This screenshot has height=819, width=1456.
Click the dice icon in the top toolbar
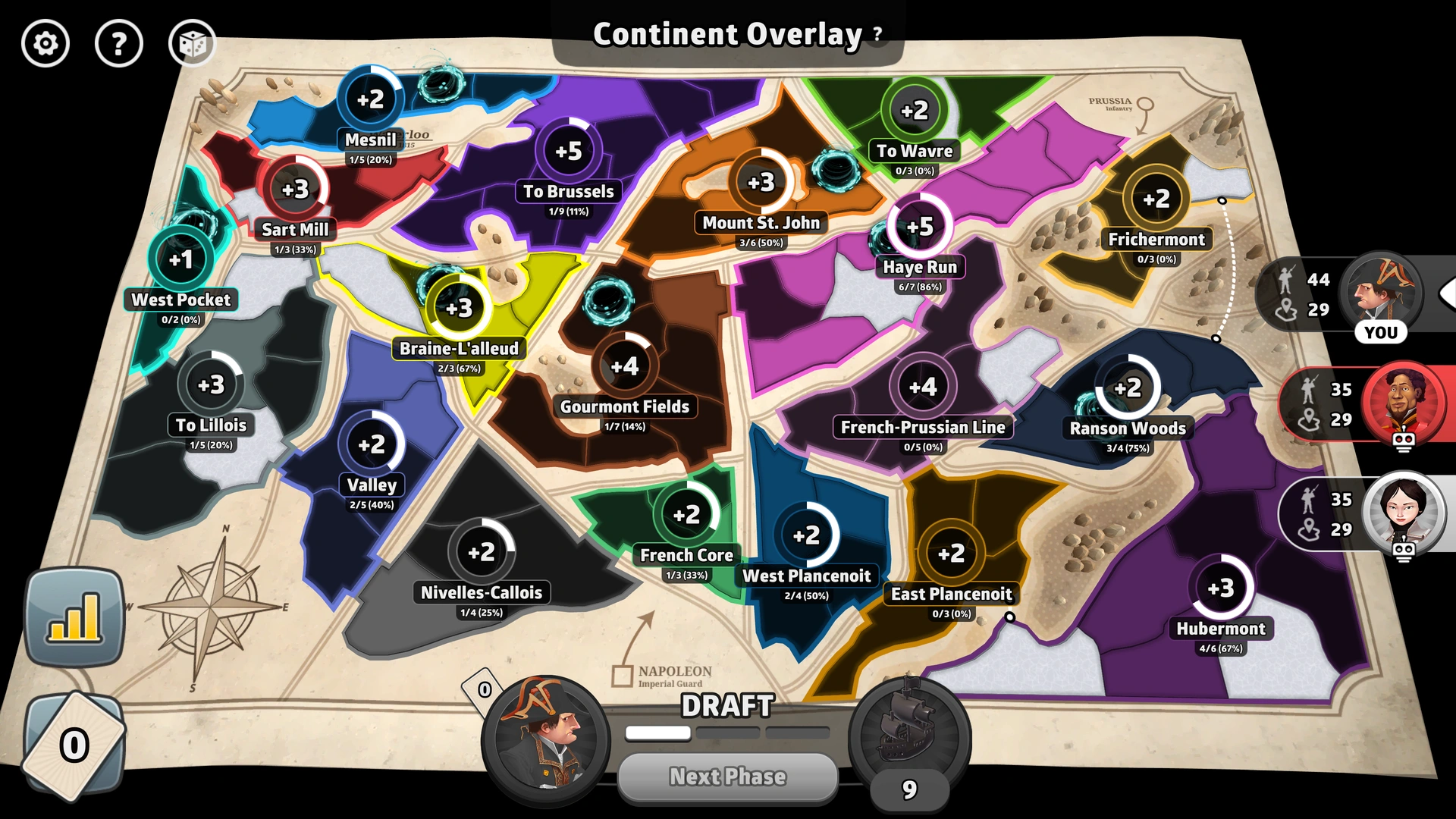pos(192,43)
